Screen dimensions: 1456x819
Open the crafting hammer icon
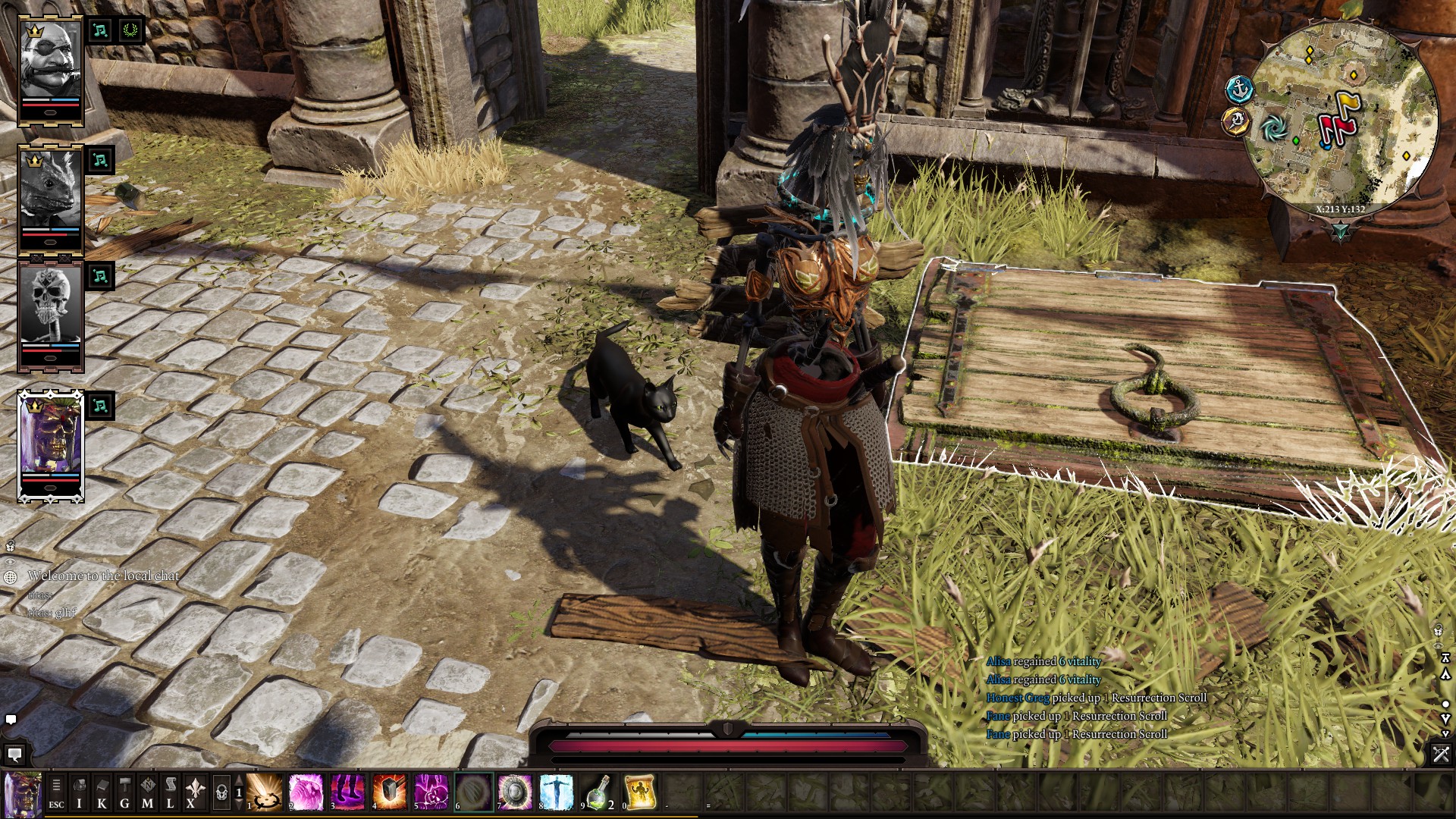[x=124, y=793]
